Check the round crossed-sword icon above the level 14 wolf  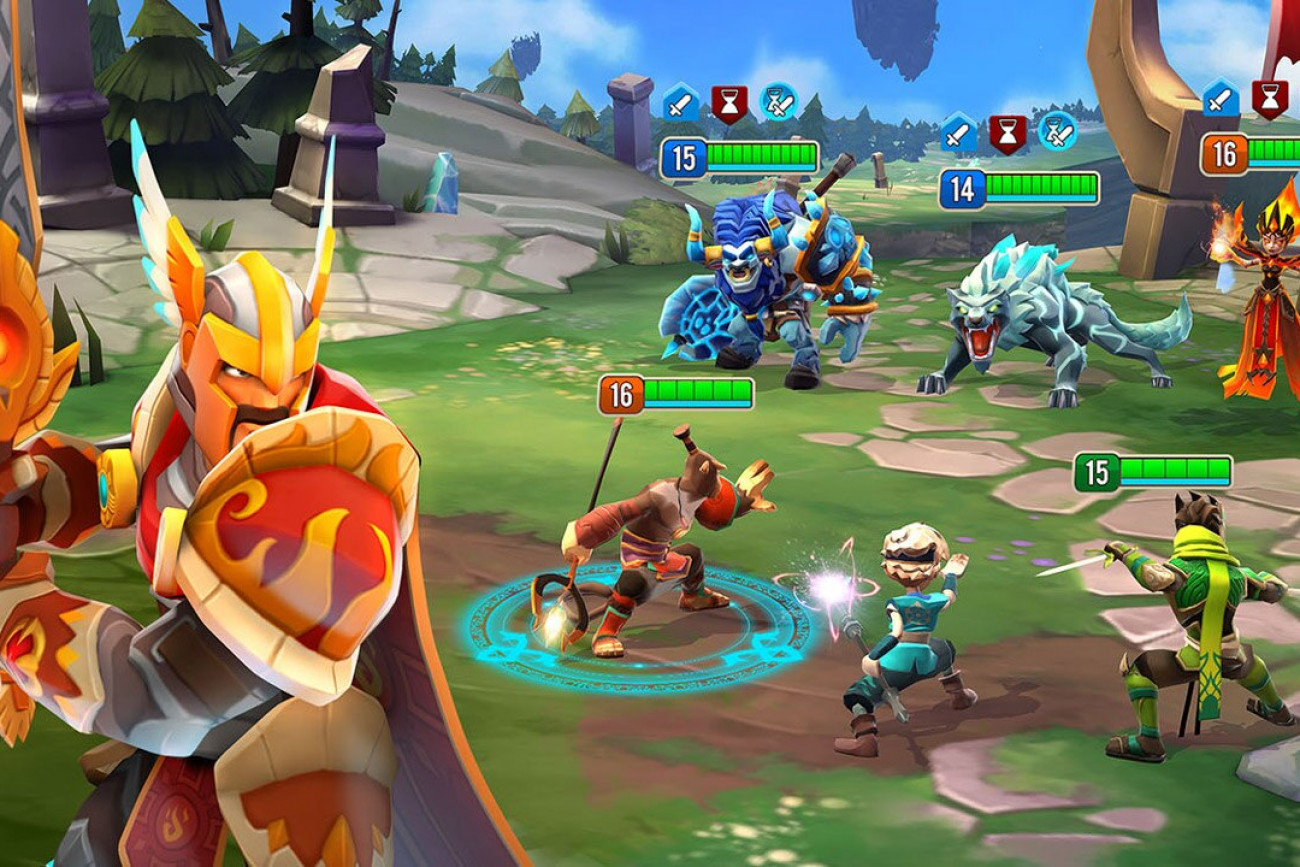pos(1057,131)
